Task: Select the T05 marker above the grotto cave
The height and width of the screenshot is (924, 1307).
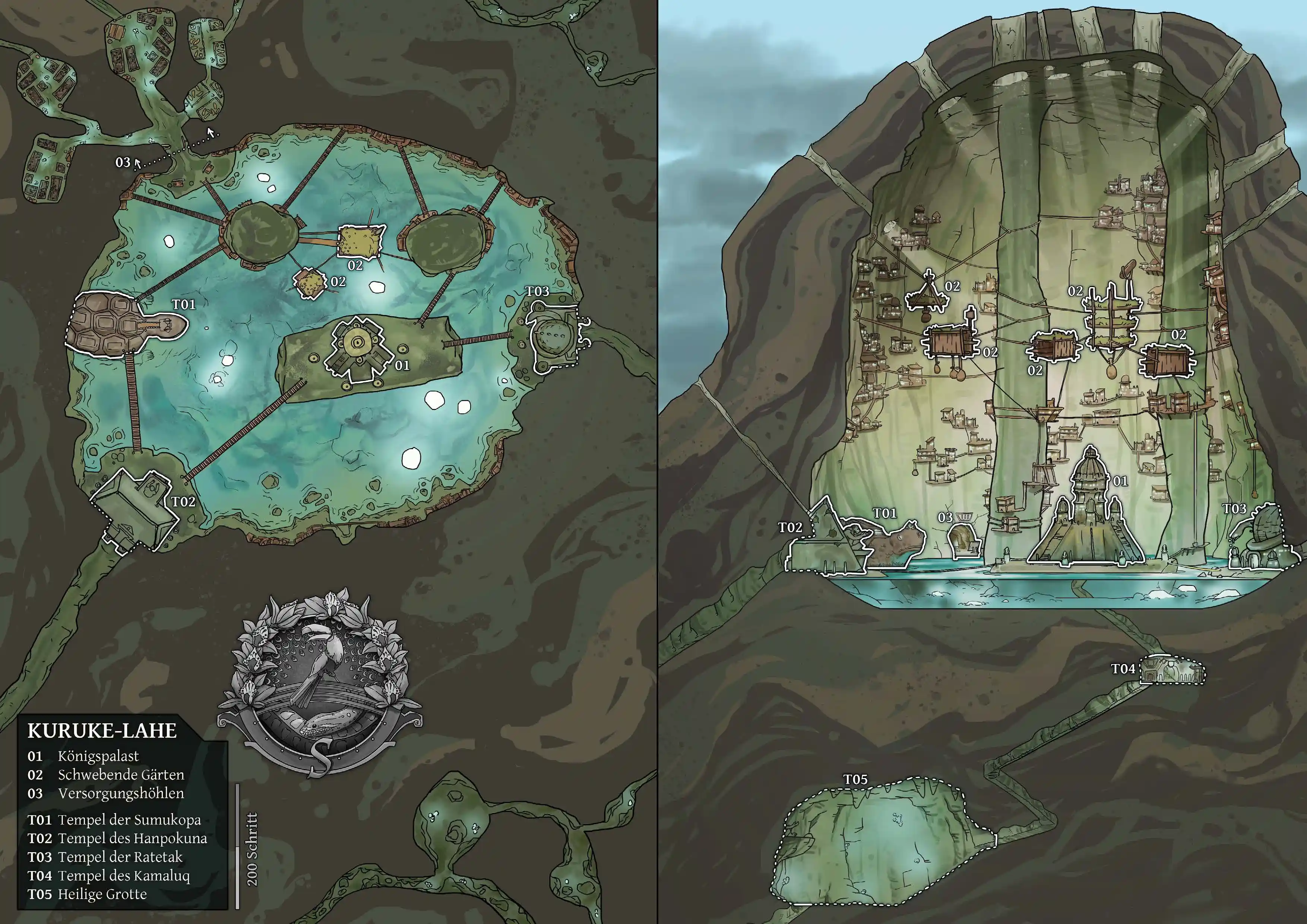Action: (855, 779)
